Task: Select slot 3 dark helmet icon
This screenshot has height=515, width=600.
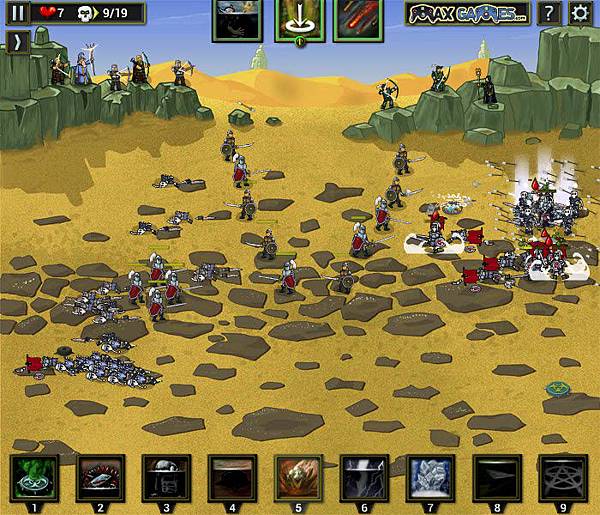Action: (x=166, y=477)
